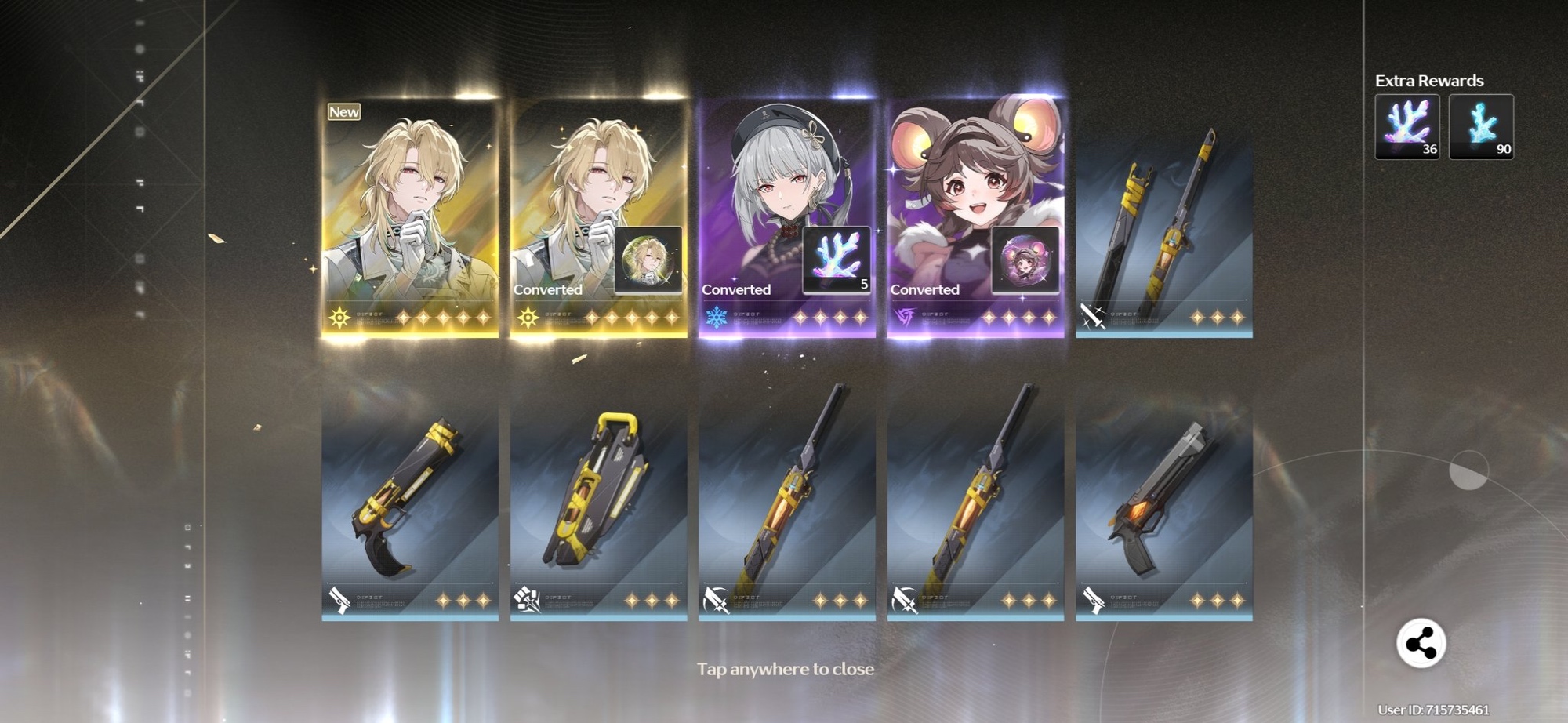The height and width of the screenshot is (723, 1568).
Task: Click 'Tap anywhere to close' text
Action: tap(785, 669)
